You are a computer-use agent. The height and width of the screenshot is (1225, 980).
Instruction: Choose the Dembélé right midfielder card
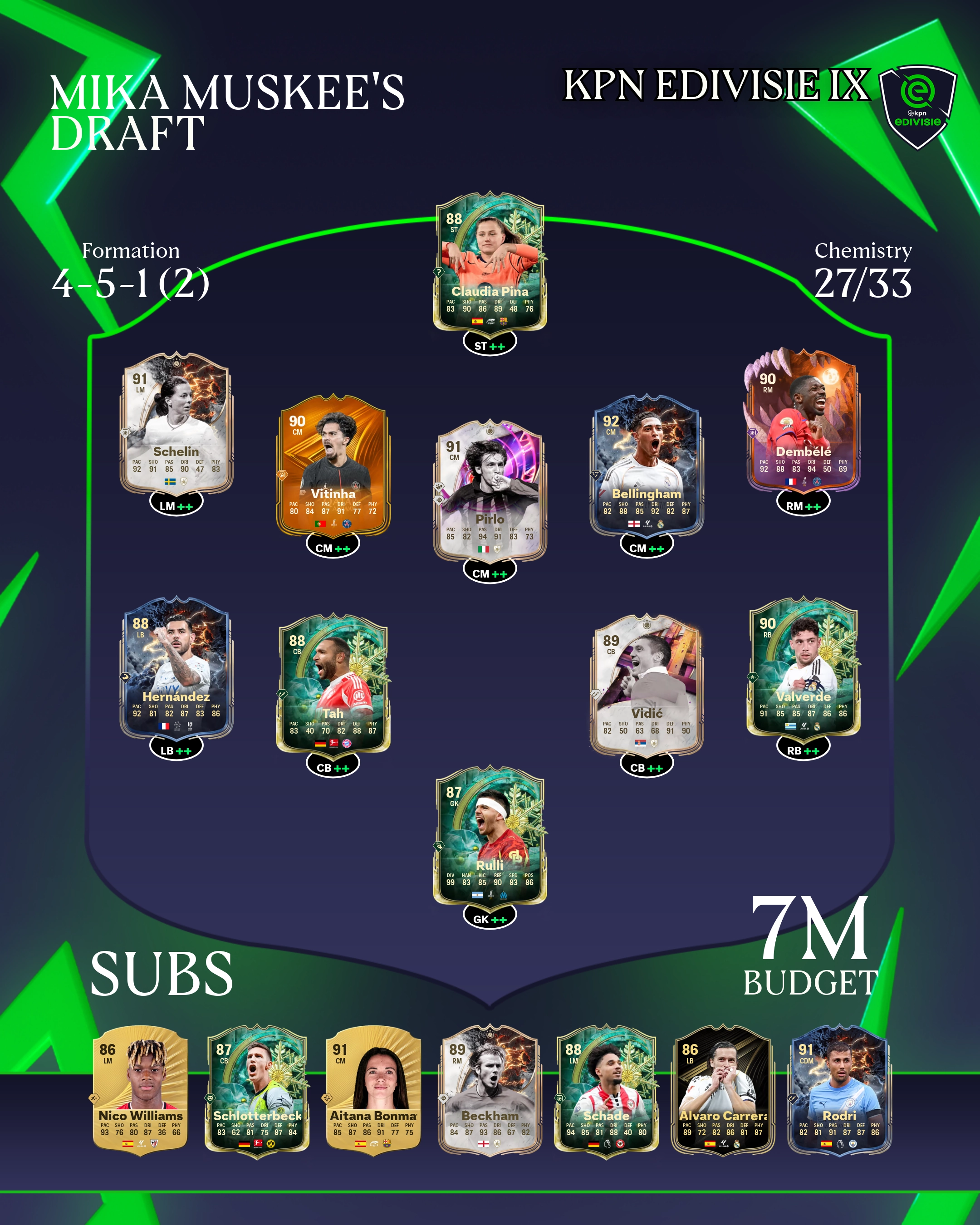tap(803, 423)
